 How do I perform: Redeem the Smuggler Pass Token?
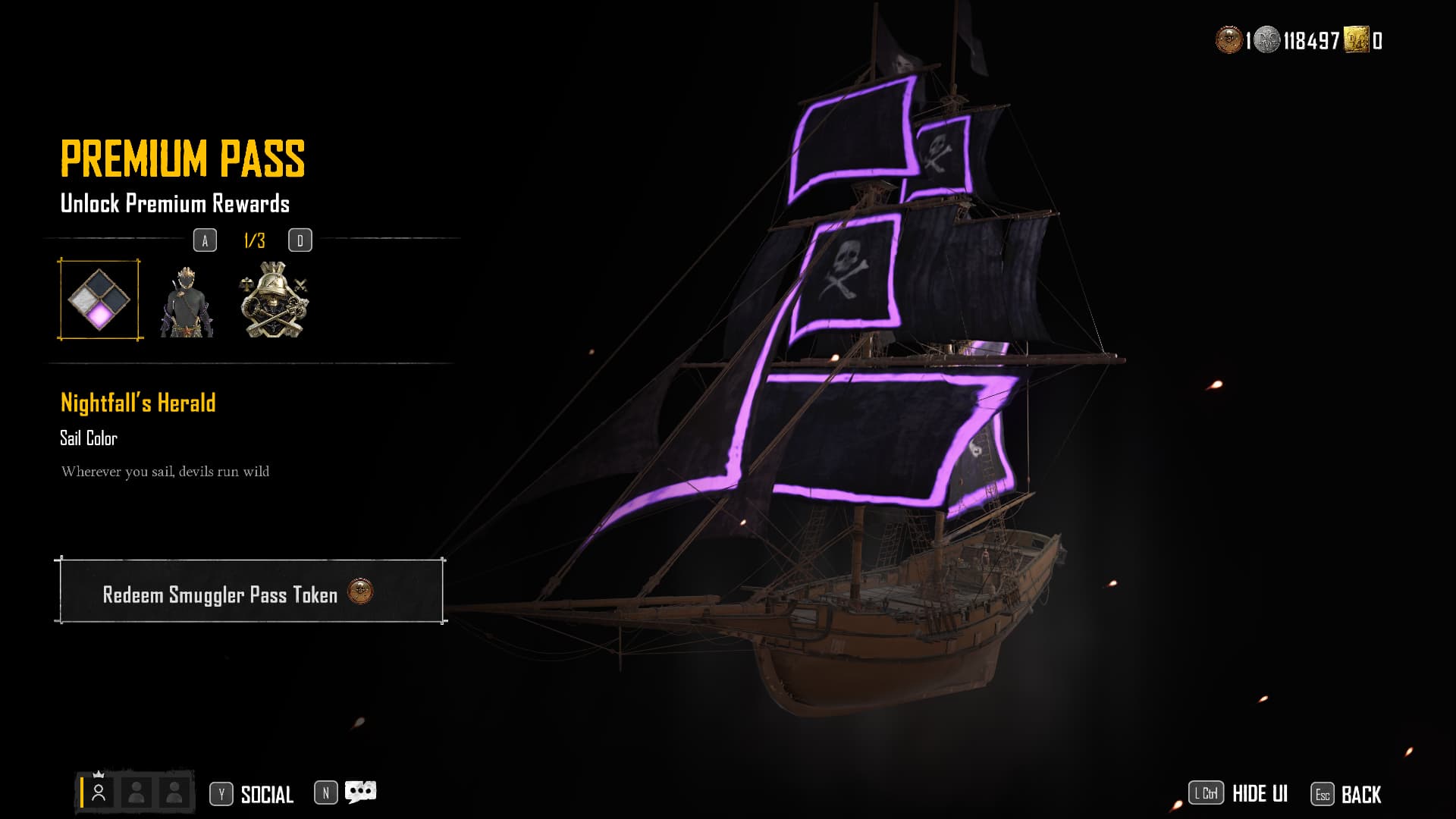coord(250,592)
